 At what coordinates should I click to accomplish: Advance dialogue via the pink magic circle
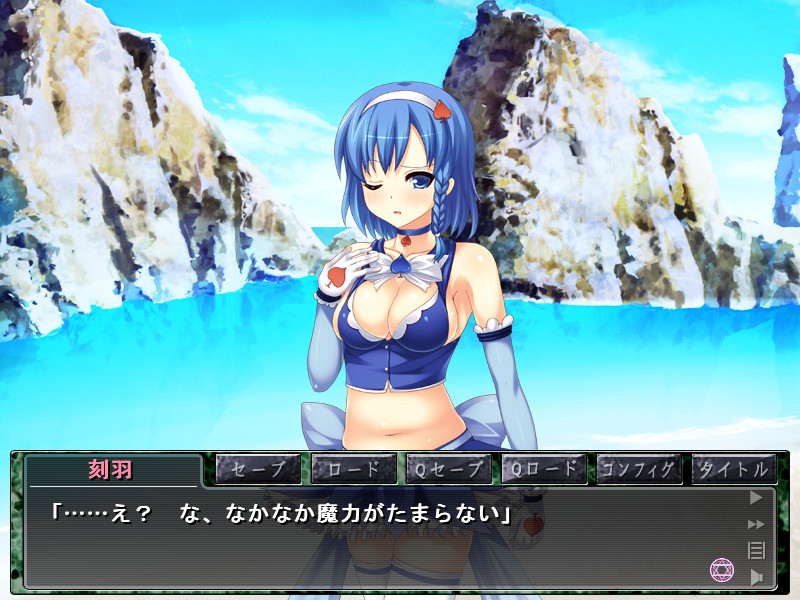721,570
